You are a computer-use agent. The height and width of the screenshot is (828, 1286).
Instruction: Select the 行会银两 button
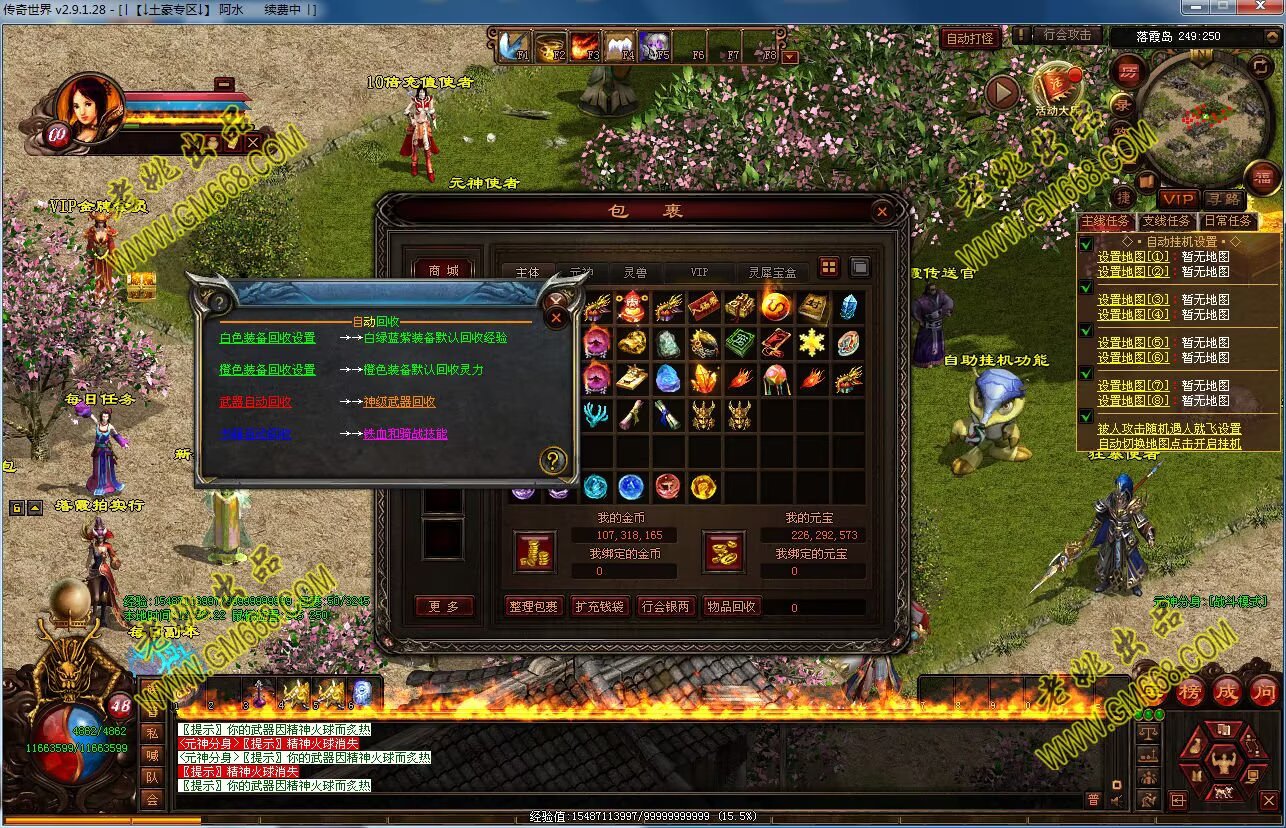pyautogui.click(x=665, y=606)
